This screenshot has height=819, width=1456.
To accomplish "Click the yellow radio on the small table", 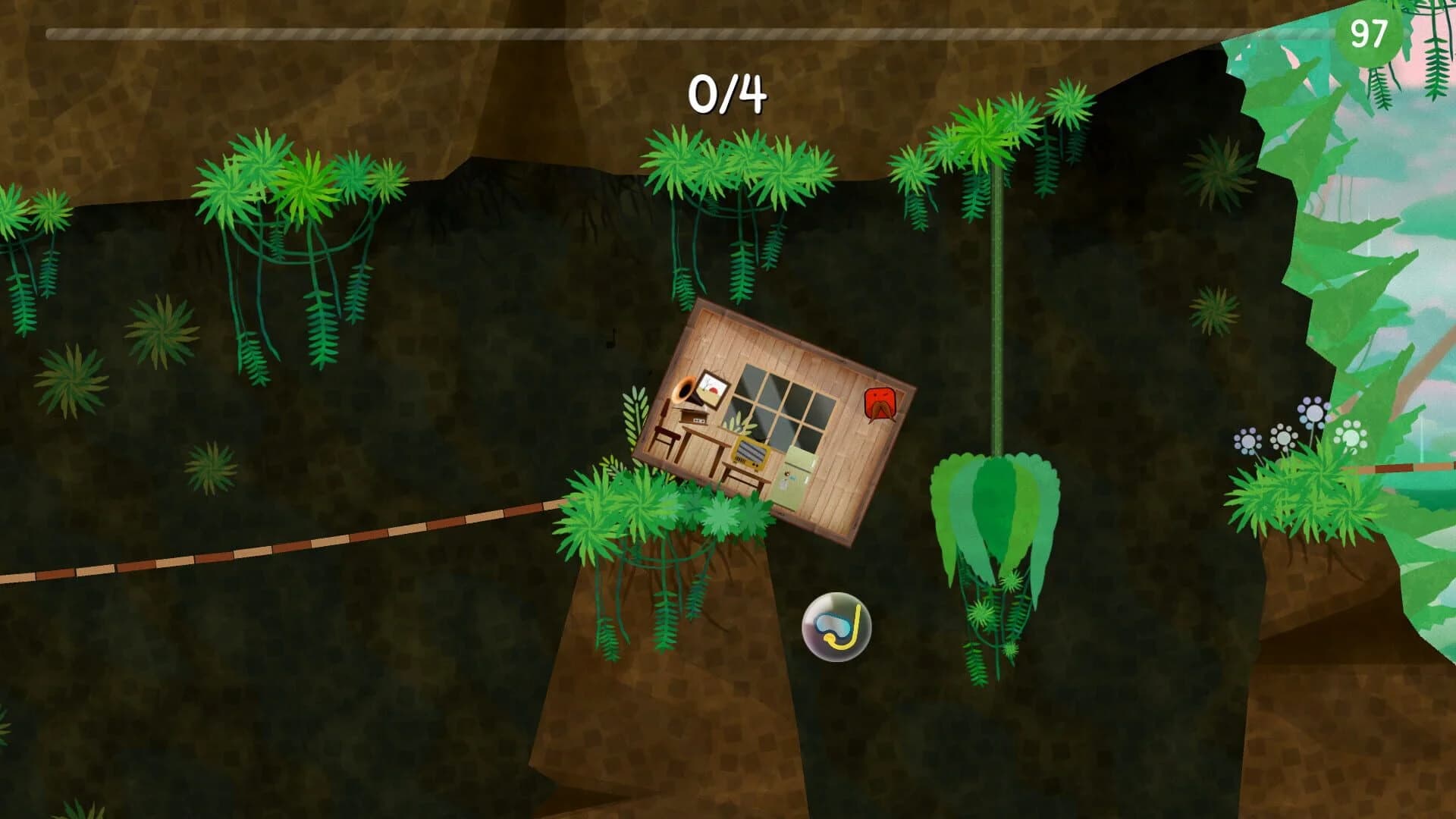I will (749, 456).
